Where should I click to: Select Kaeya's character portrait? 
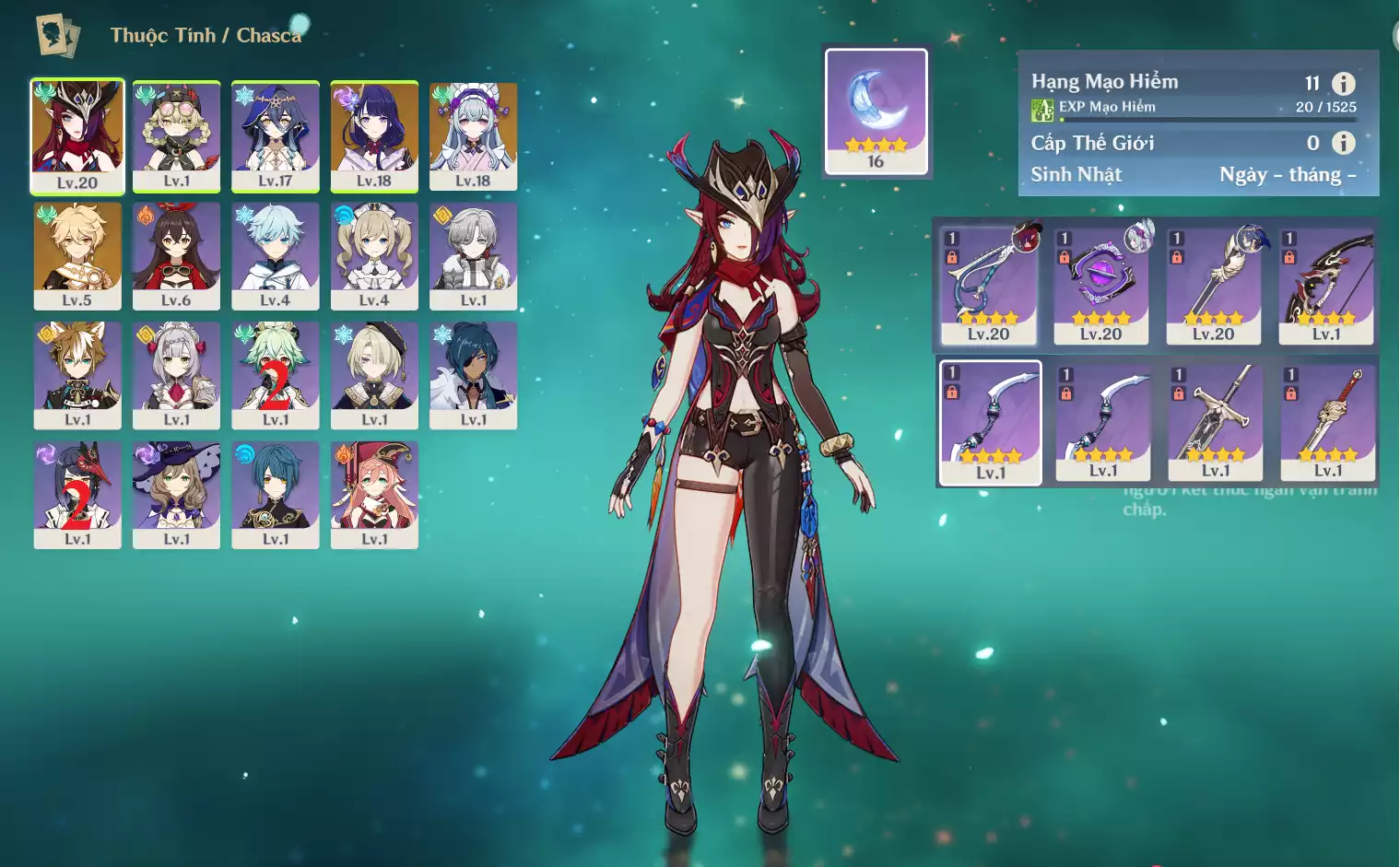(473, 375)
